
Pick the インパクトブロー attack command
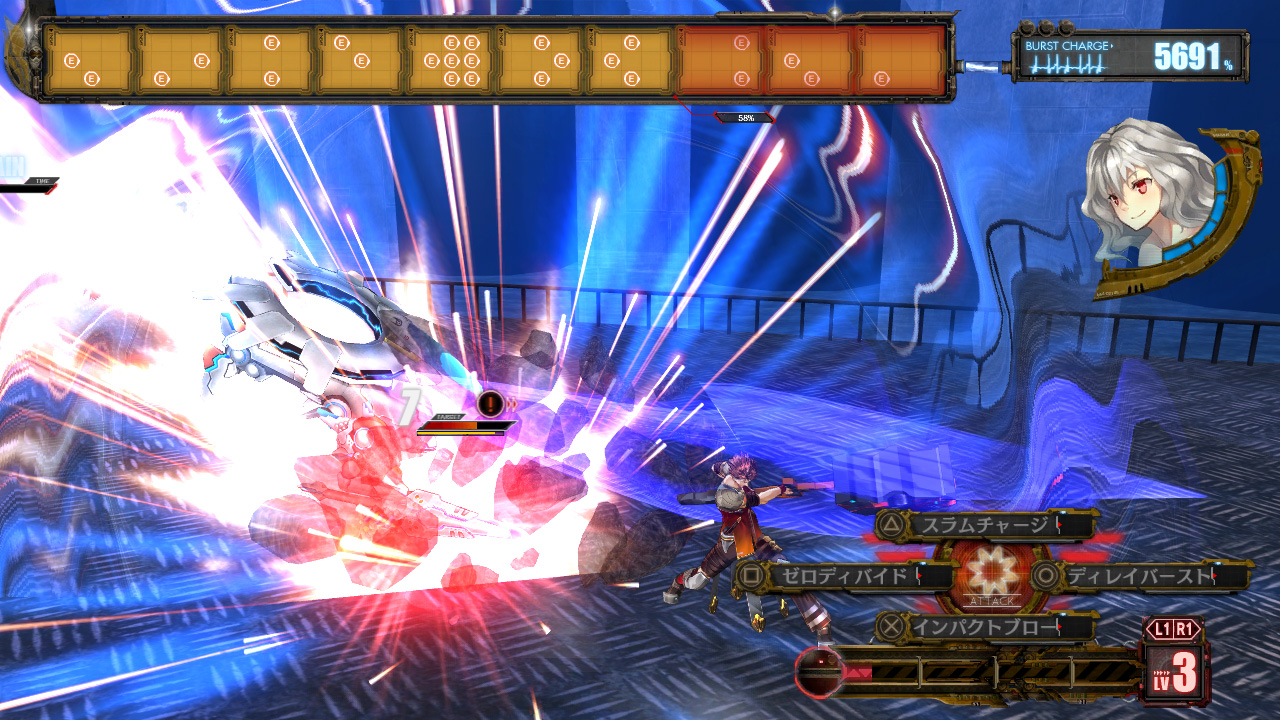coord(984,627)
